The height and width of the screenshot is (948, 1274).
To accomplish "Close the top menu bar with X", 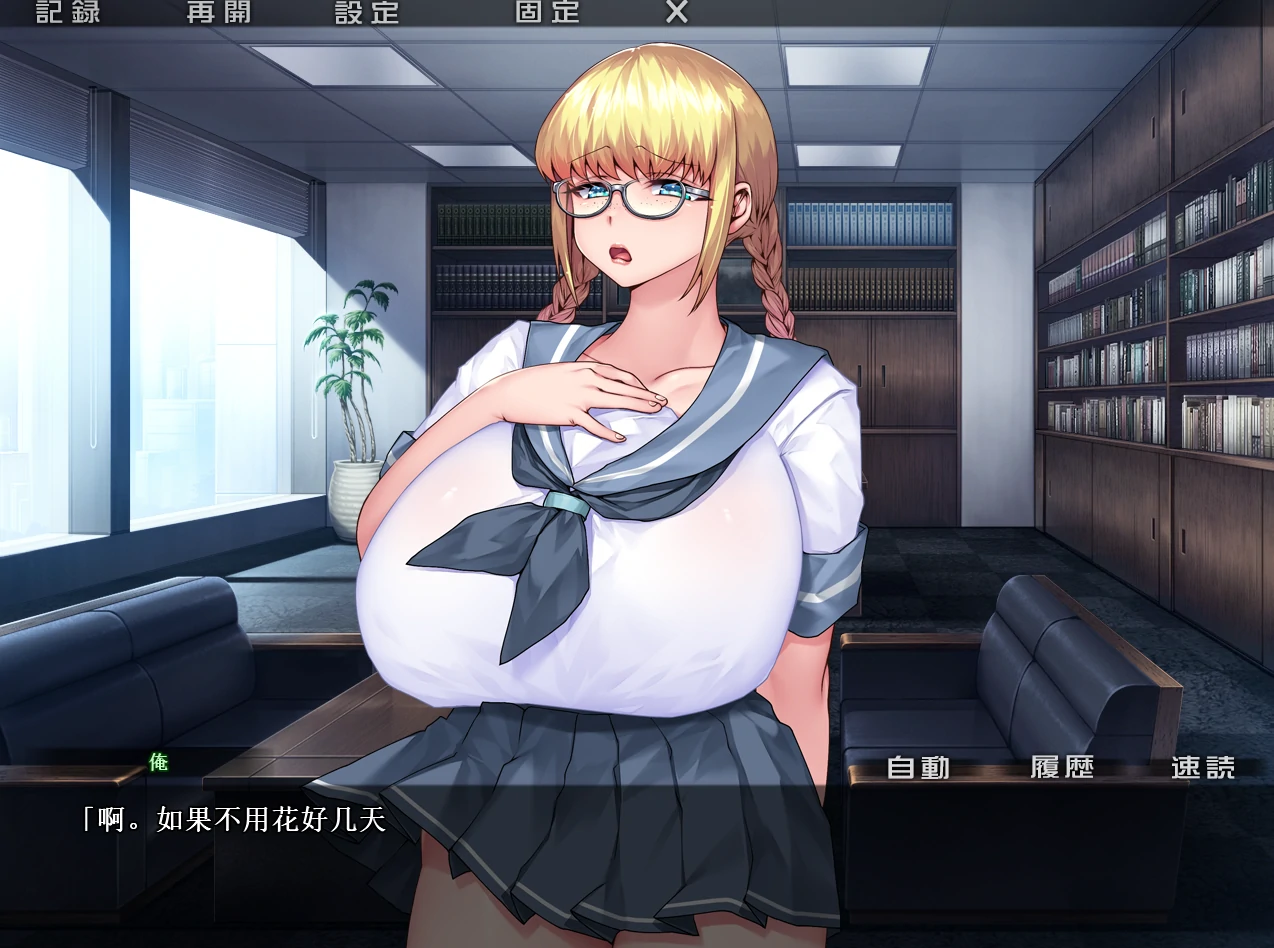I will 677,12.
